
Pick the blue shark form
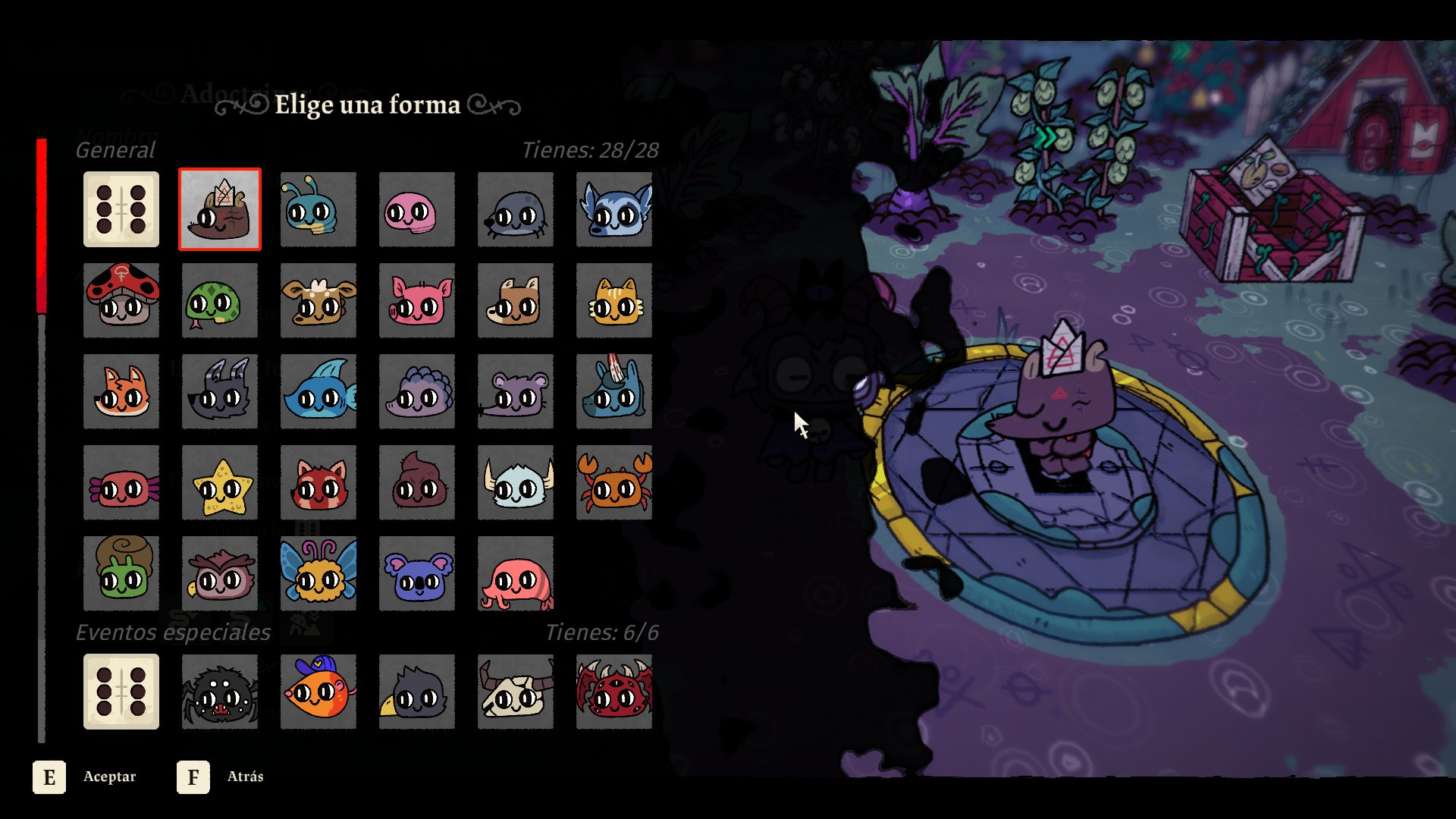[318, 391]
